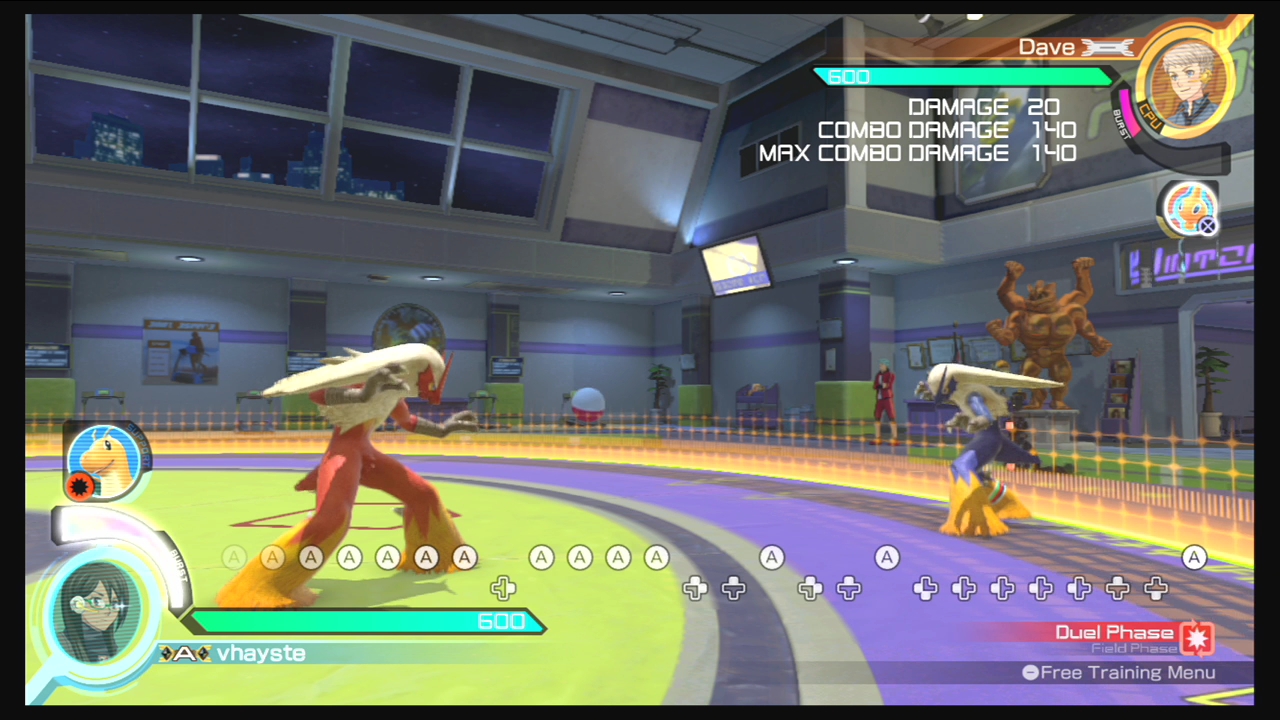
Task: Click the first A-button icon in the input history
Action: point(233,558)
